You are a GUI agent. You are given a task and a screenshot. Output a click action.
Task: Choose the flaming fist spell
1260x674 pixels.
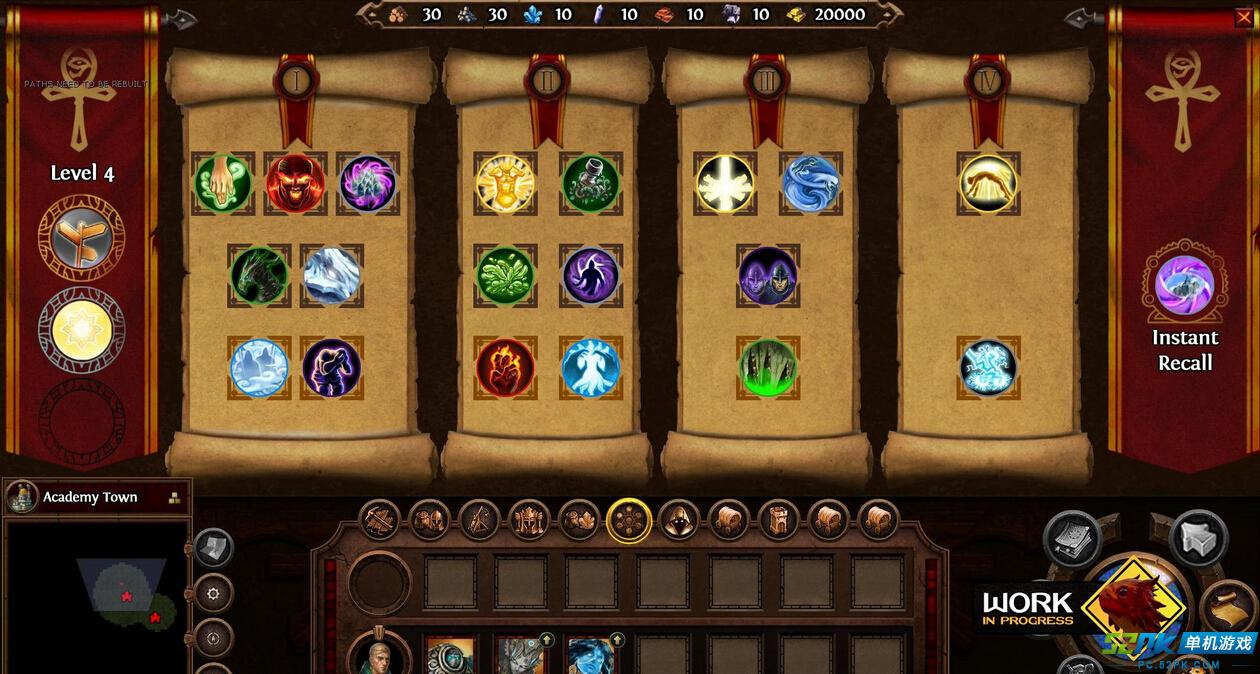pyautogui.click(x=505, y=367)
